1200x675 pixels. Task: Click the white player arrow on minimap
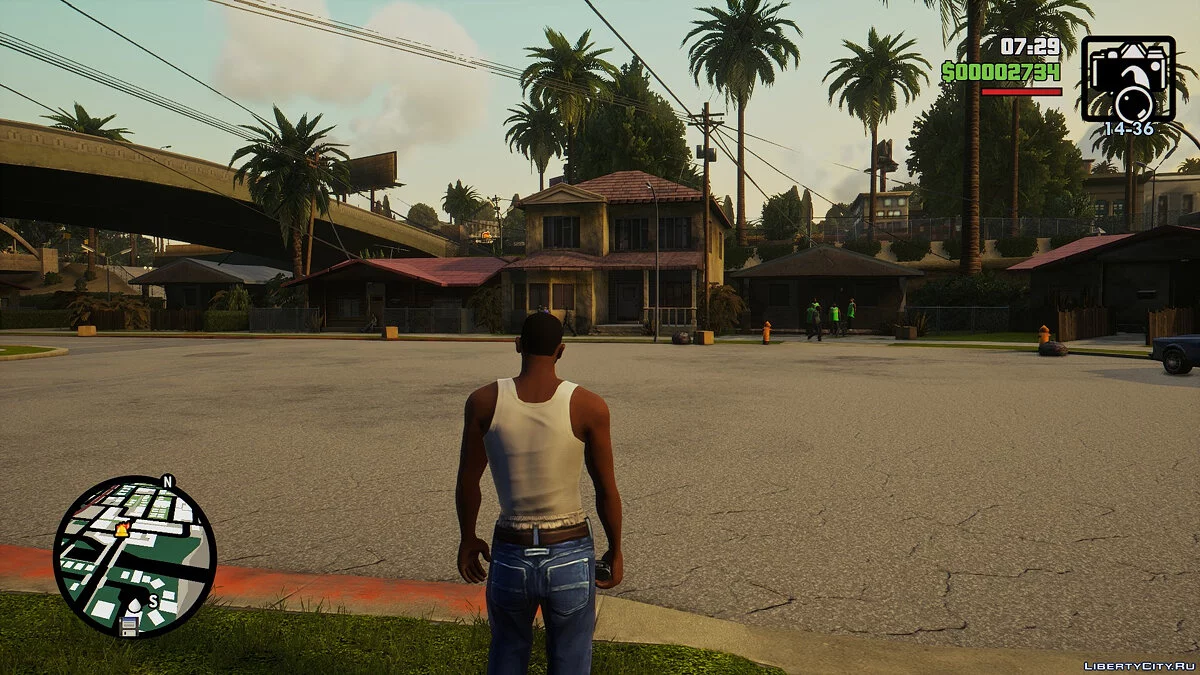tap(135, 604)
